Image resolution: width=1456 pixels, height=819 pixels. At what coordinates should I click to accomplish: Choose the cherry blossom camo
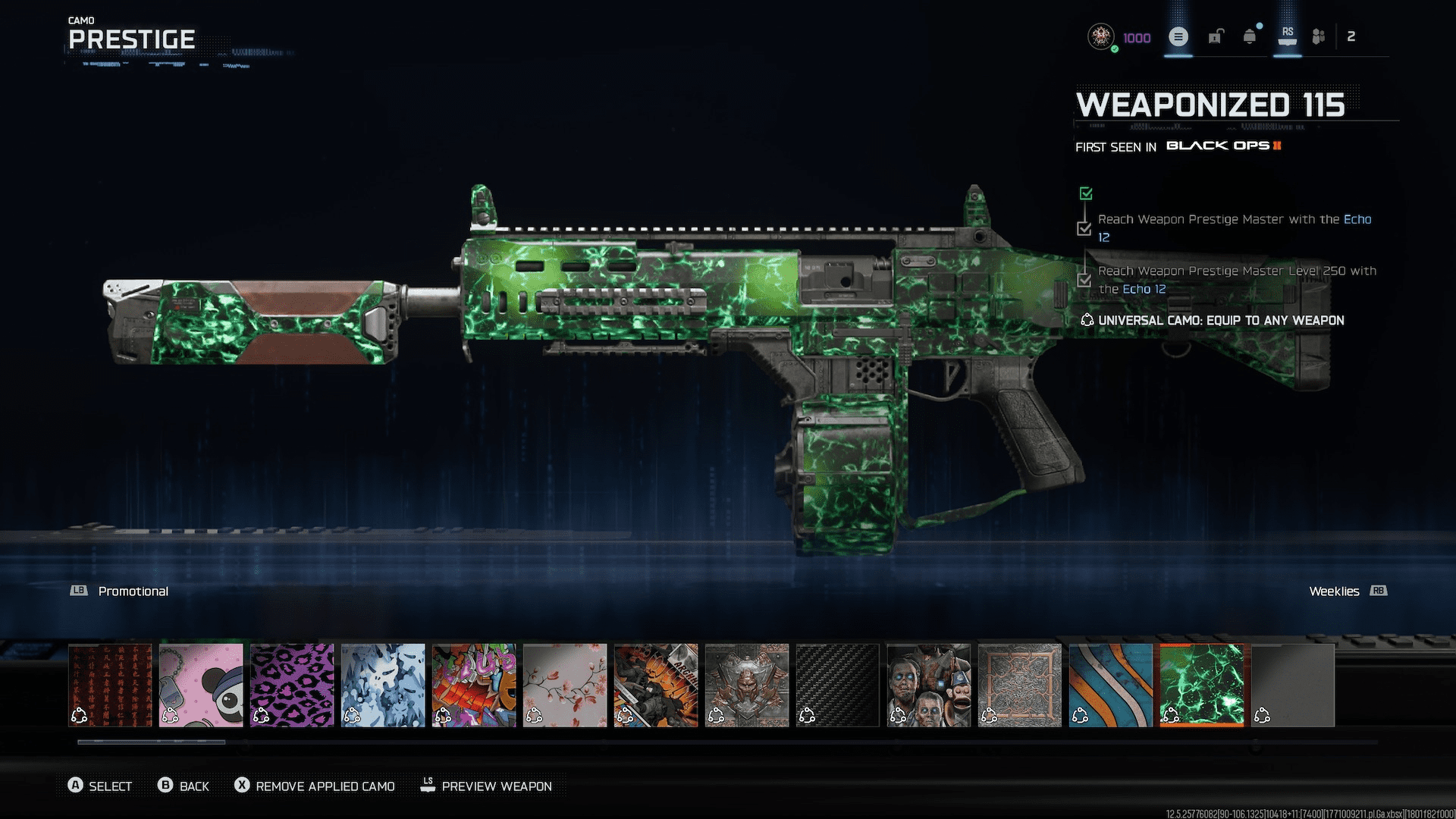coord(565,685)
